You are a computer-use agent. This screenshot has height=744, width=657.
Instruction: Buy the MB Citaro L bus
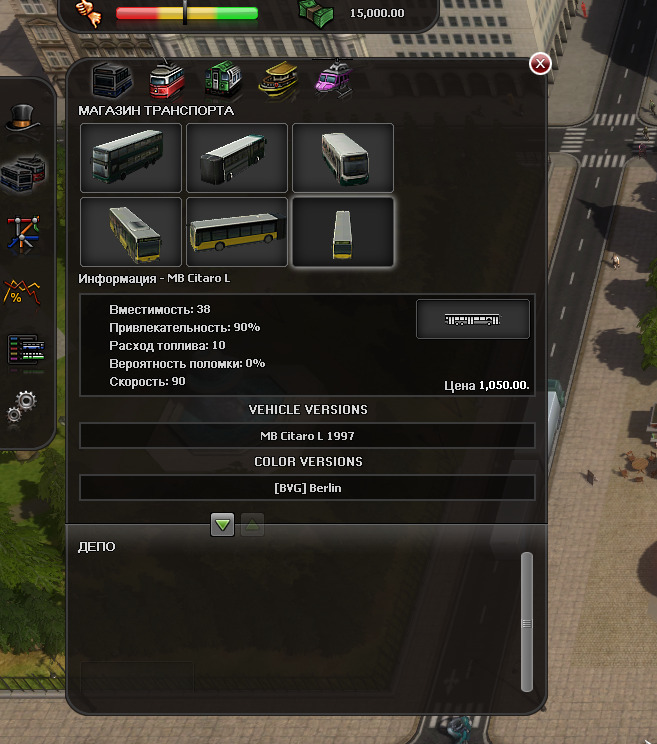click(472, 319)
